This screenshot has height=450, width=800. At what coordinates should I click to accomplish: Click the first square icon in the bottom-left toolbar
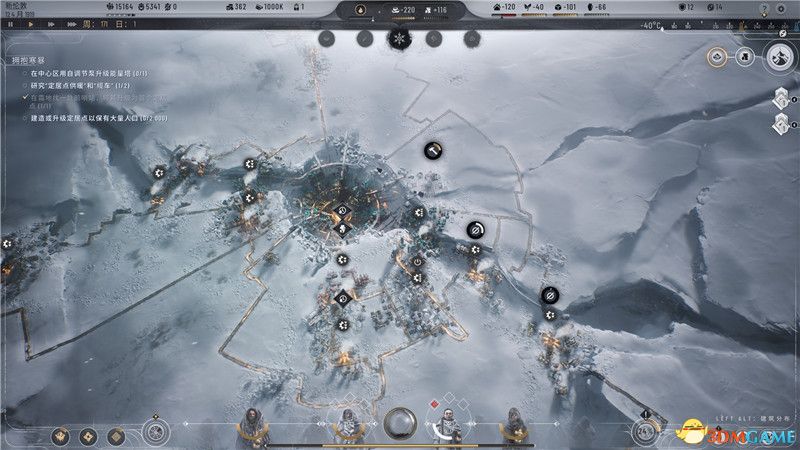point(61,435)
